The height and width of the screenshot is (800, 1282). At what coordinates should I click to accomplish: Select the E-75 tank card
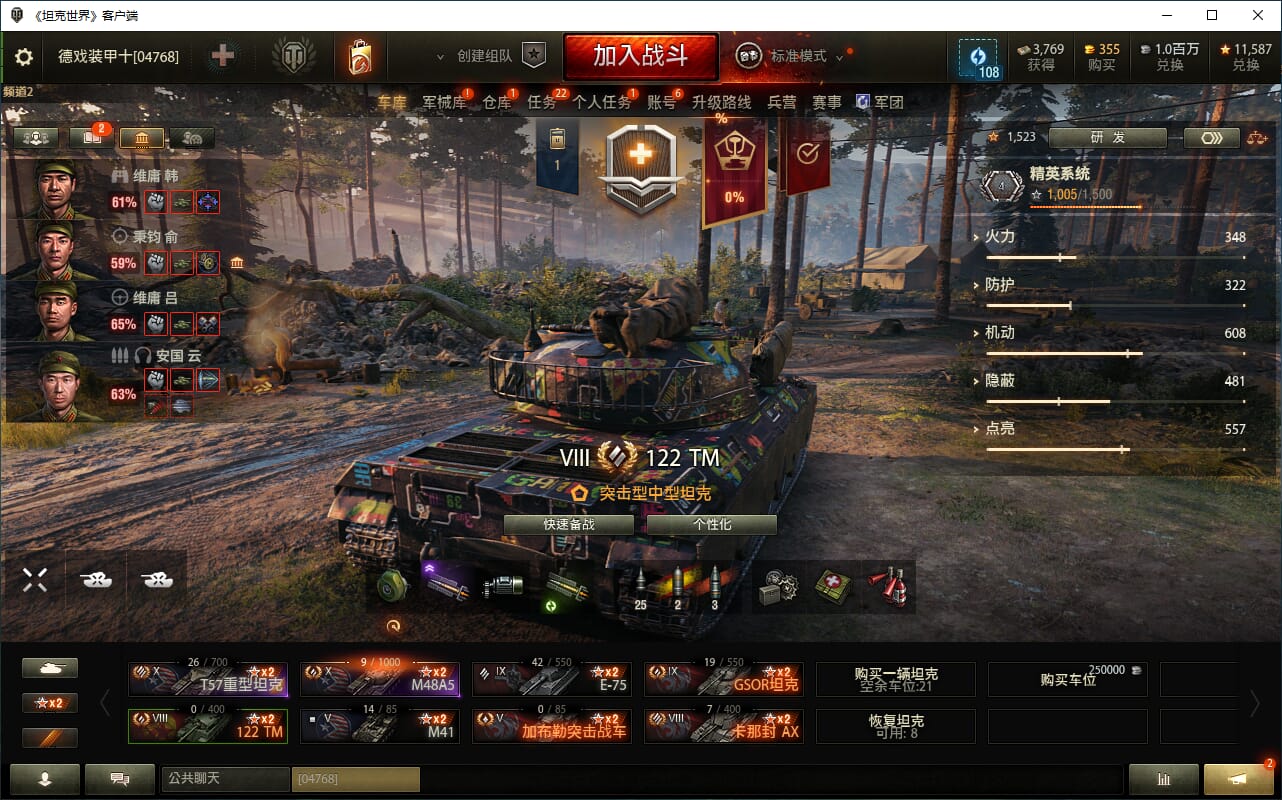point(551,679)
